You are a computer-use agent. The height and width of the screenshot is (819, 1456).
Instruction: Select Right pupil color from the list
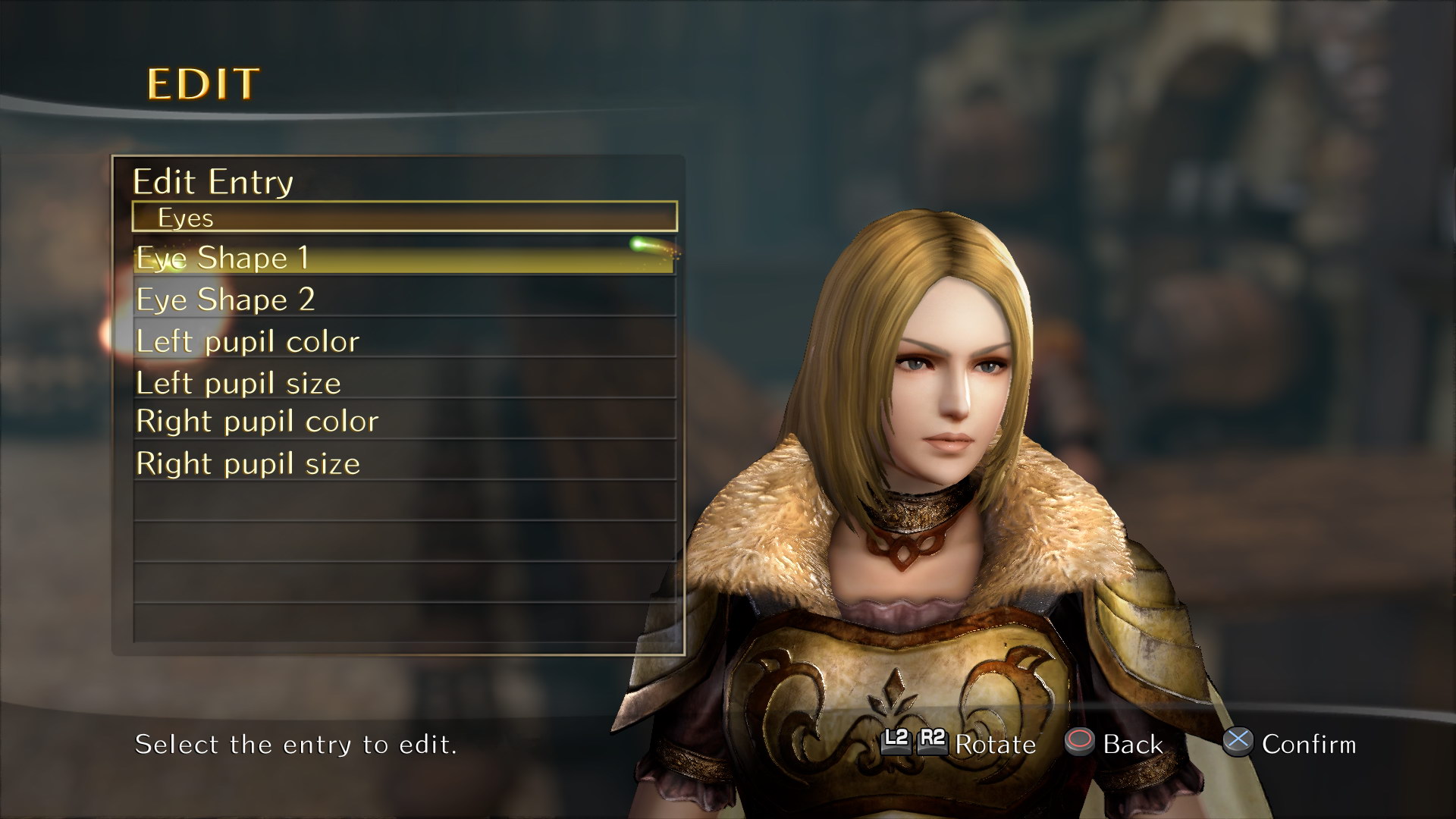pos(403,422)
